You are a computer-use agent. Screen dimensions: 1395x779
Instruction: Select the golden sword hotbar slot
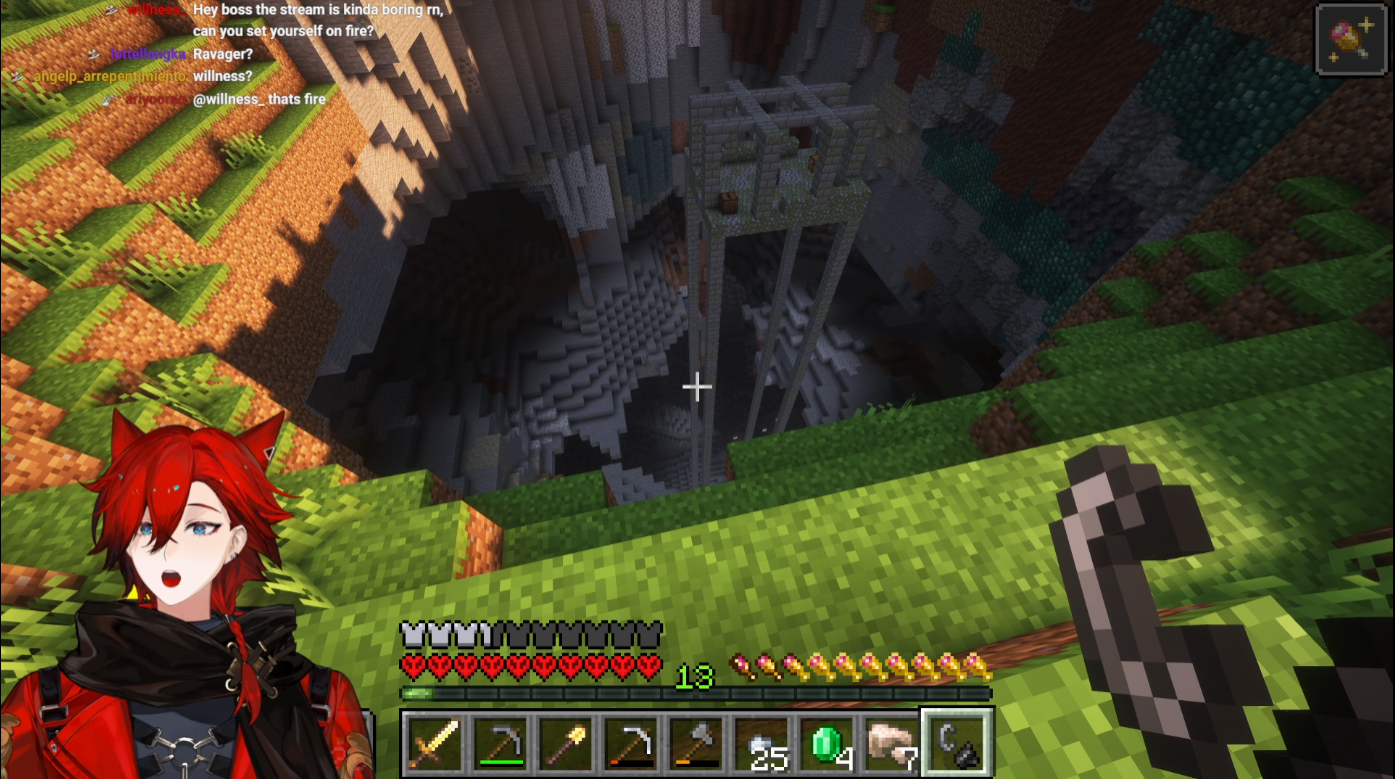pyautogui.click(x=436, y=743)
